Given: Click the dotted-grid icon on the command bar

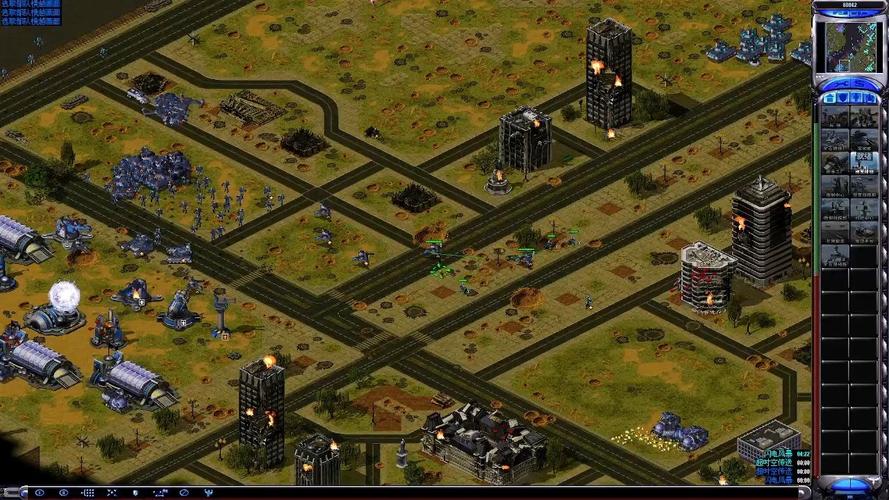Looking at the screenshot, I should click(88, 493).
